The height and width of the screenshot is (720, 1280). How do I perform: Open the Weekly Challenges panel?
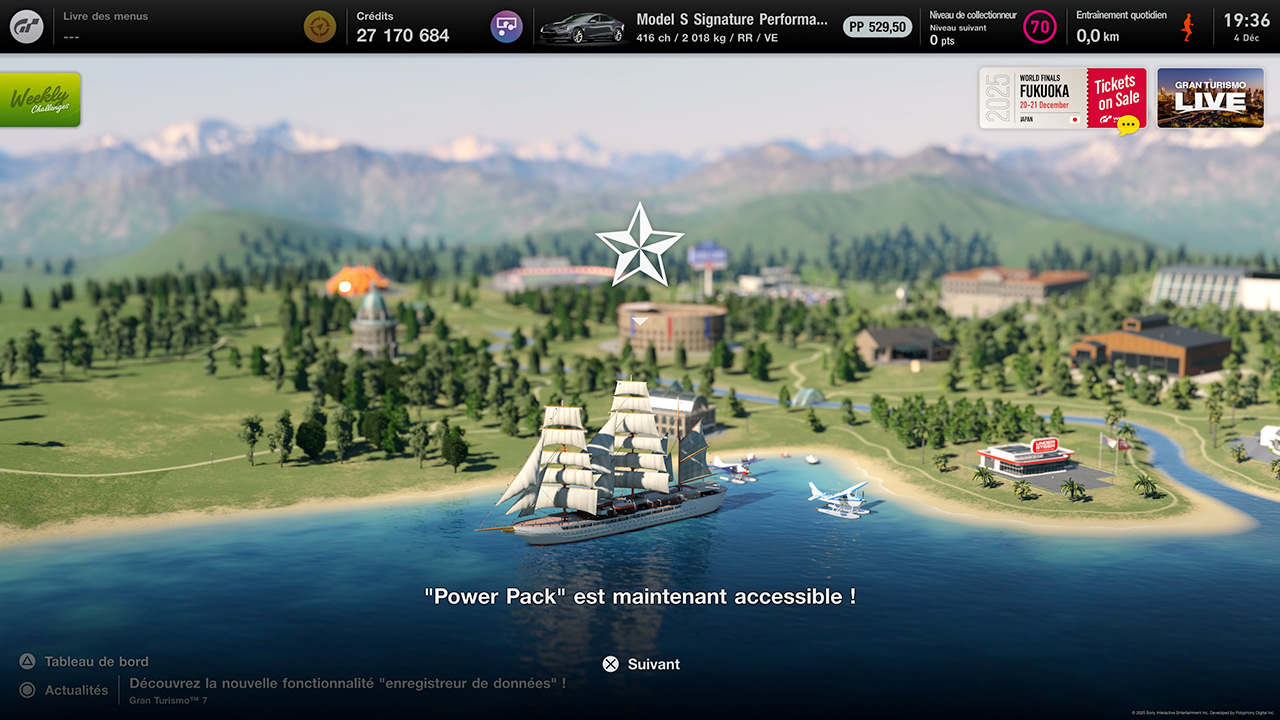pos(40,100)
